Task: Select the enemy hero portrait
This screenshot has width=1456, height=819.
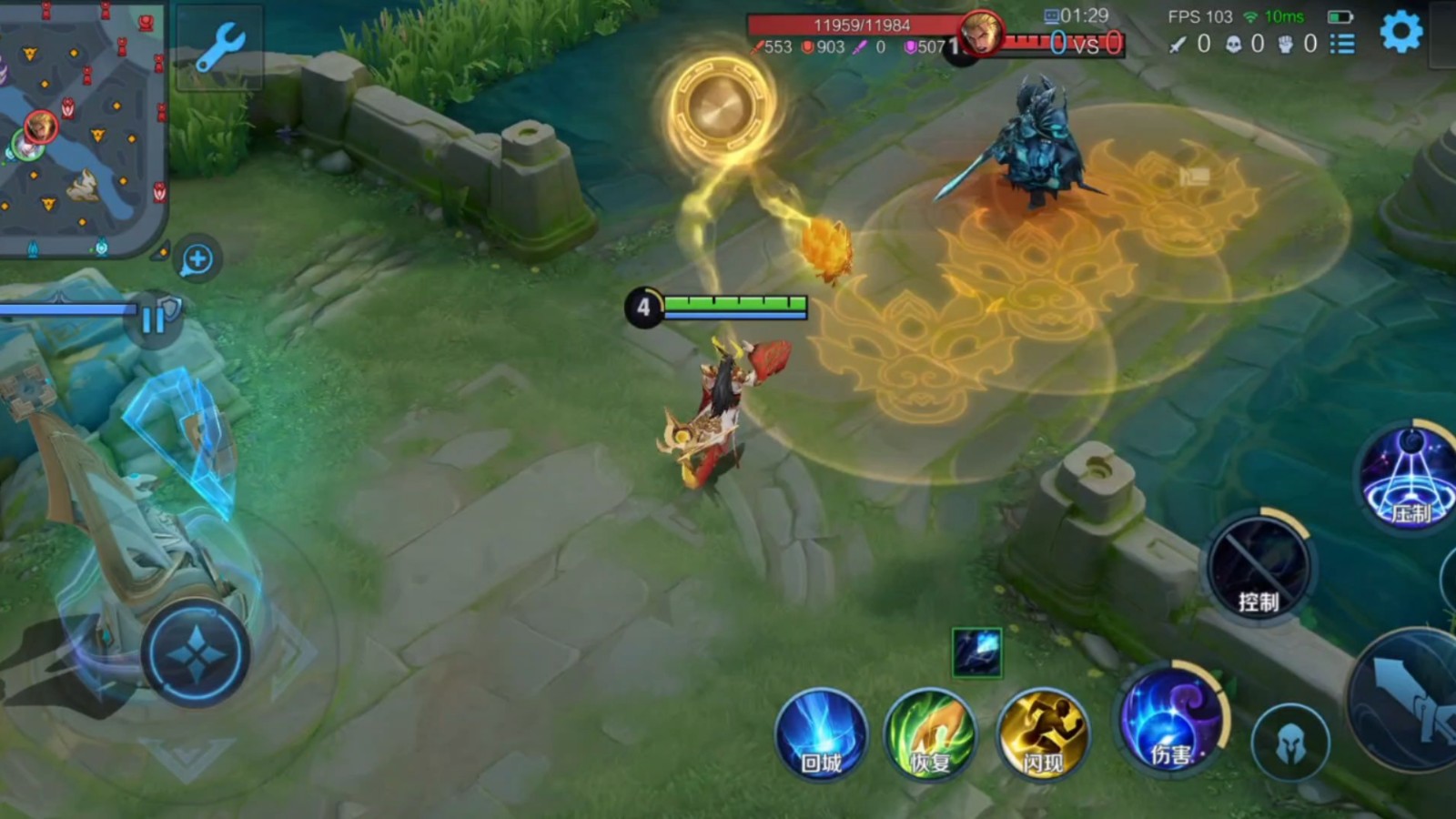Action: 981,35
